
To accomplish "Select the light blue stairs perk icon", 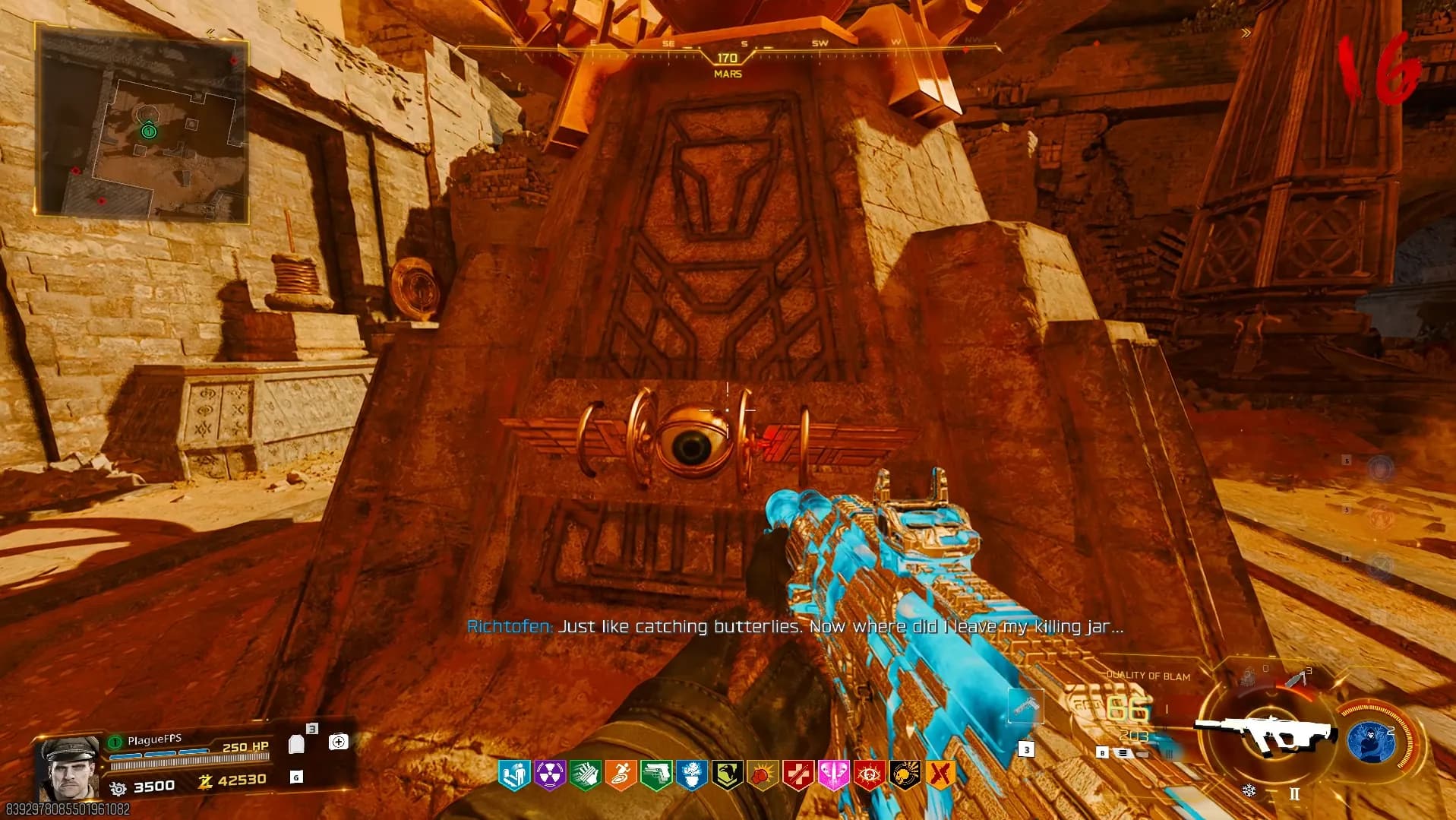I will [513, 775].
